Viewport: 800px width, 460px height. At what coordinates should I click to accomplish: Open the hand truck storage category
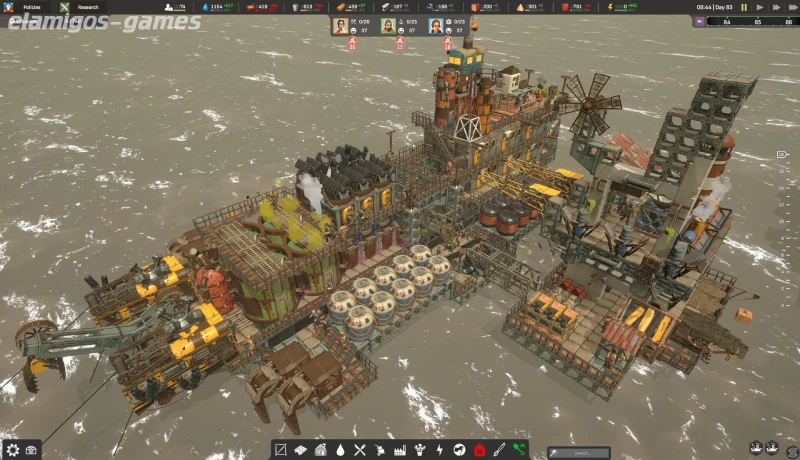tap(380, 450)
